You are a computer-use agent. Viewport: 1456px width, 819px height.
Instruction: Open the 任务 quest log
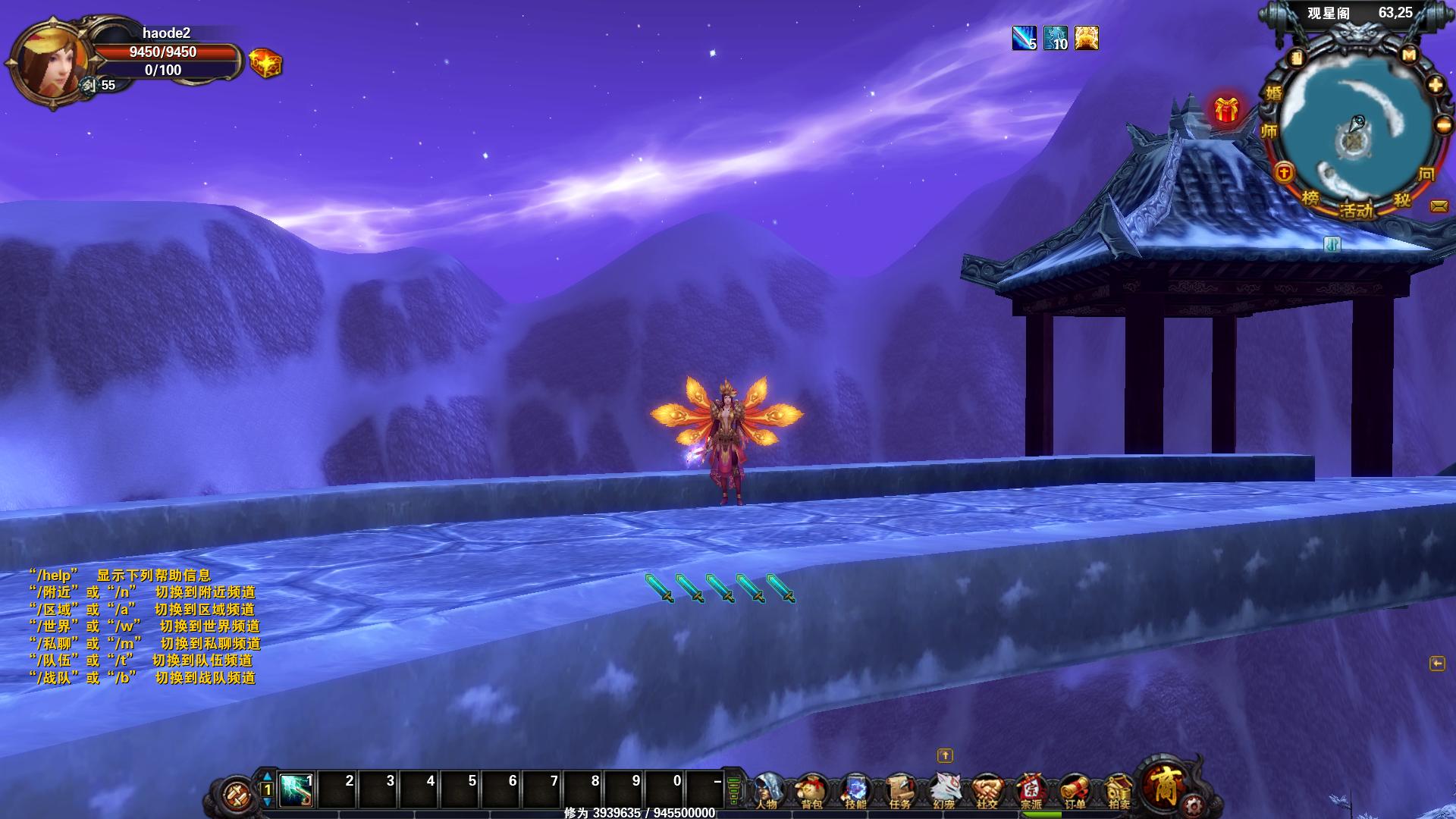pyautogui.click(x=899, y=791)
